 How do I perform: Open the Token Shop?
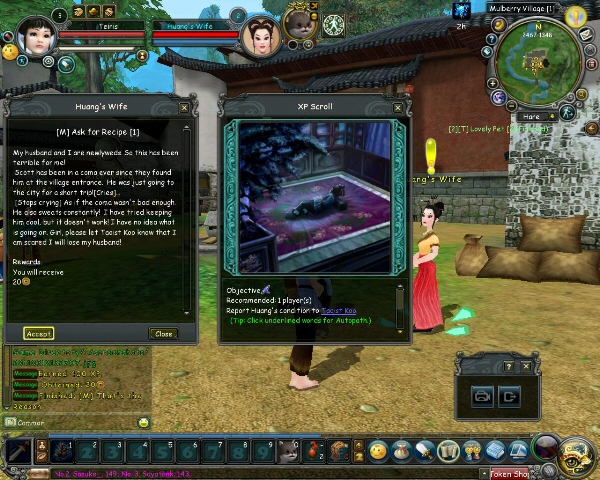pyautogui.click(x=508, y=474)
